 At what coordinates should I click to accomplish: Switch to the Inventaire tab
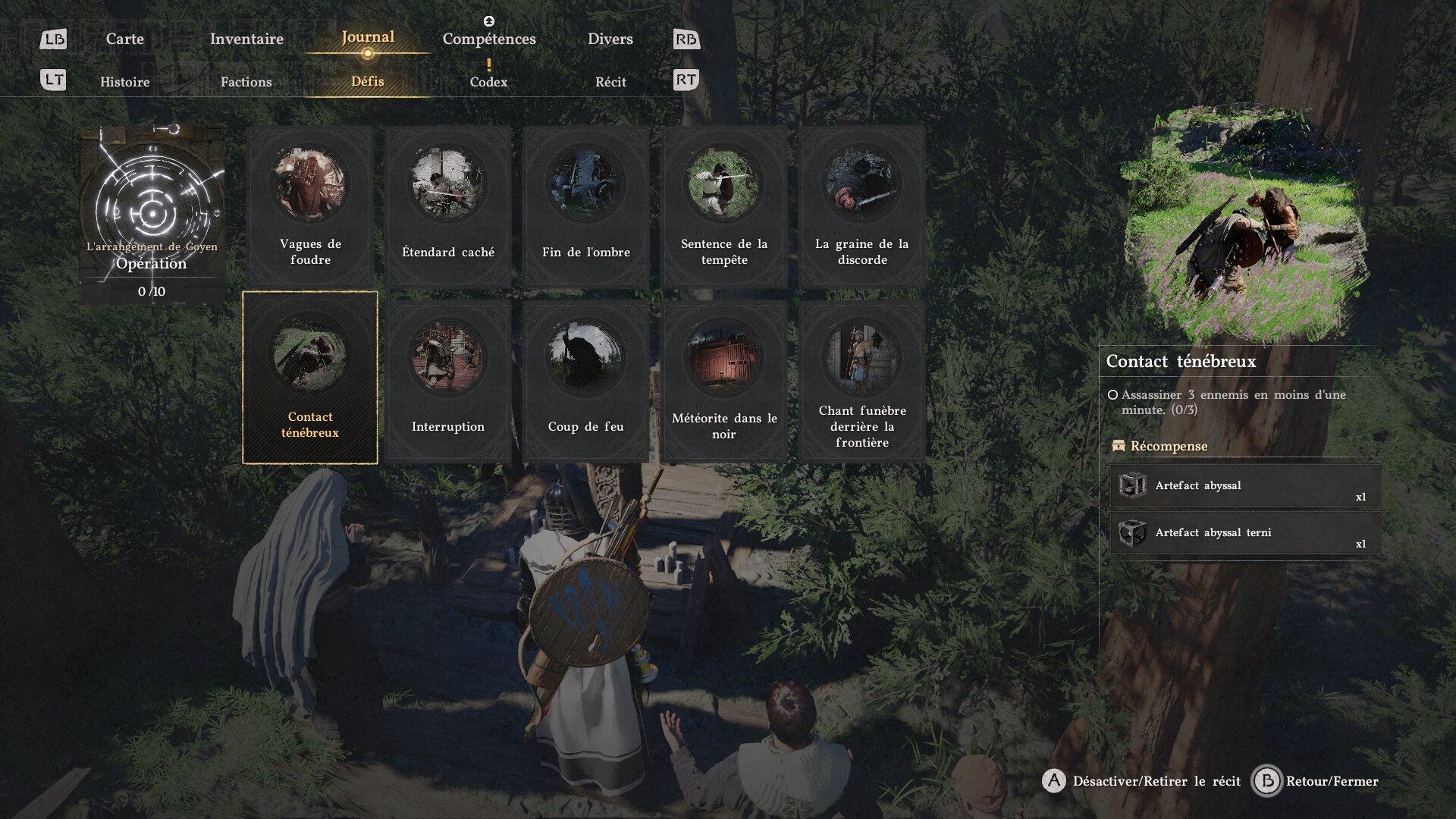(x=246, y=39)
